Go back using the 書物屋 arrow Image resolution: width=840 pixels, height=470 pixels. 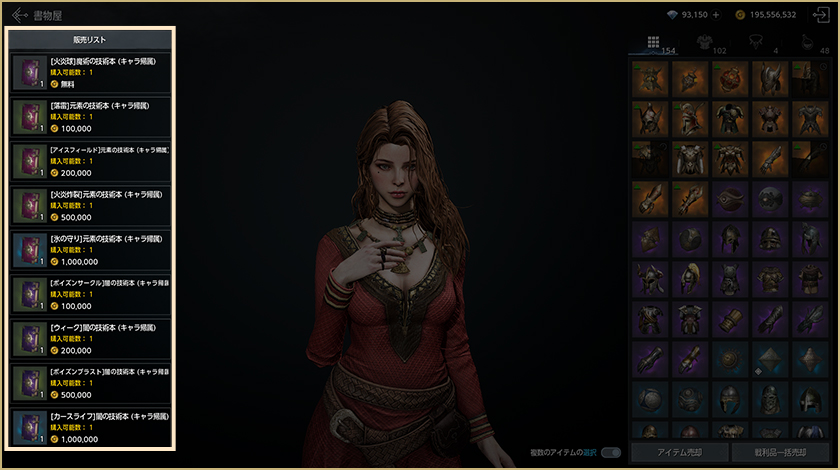pos(19,15)
